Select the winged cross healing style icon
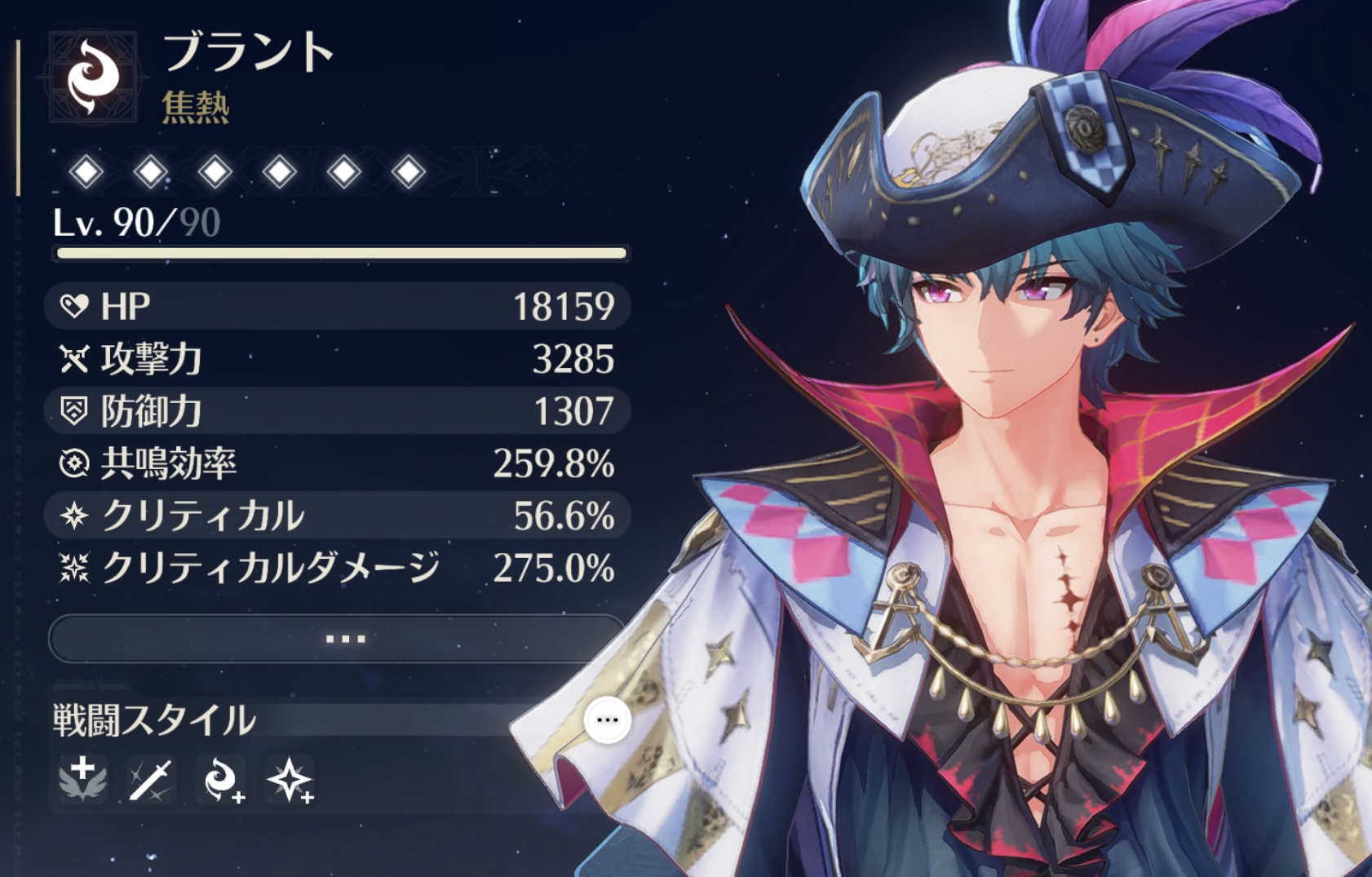 (x=83, y=779)
